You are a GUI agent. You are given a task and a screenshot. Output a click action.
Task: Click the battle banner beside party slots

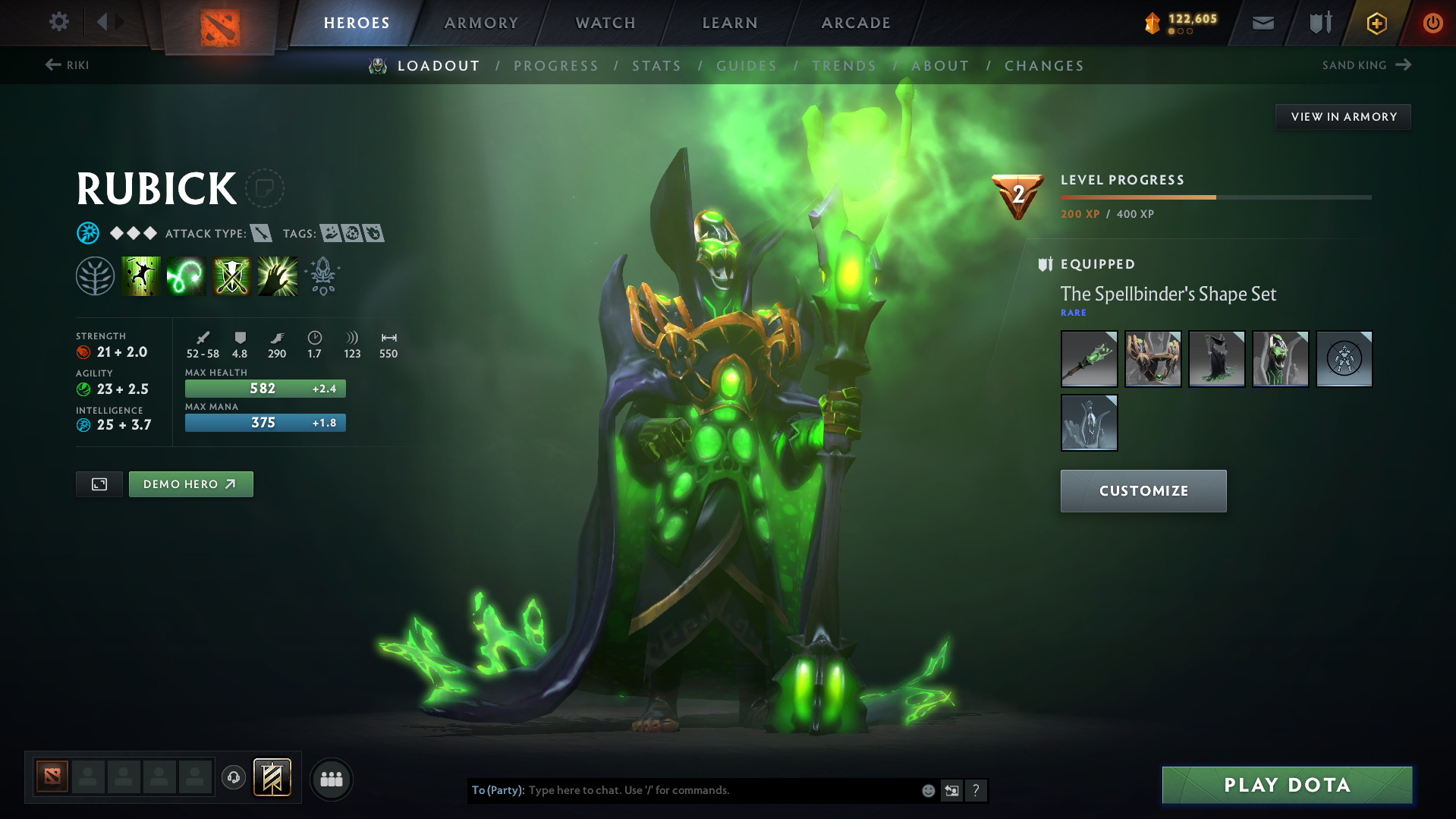coord(271,777)
